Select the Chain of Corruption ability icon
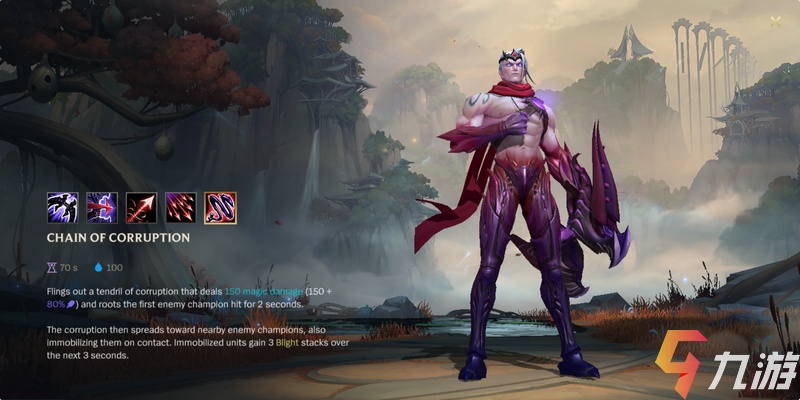This screenshot has height=400, width=800. (220, 207)
